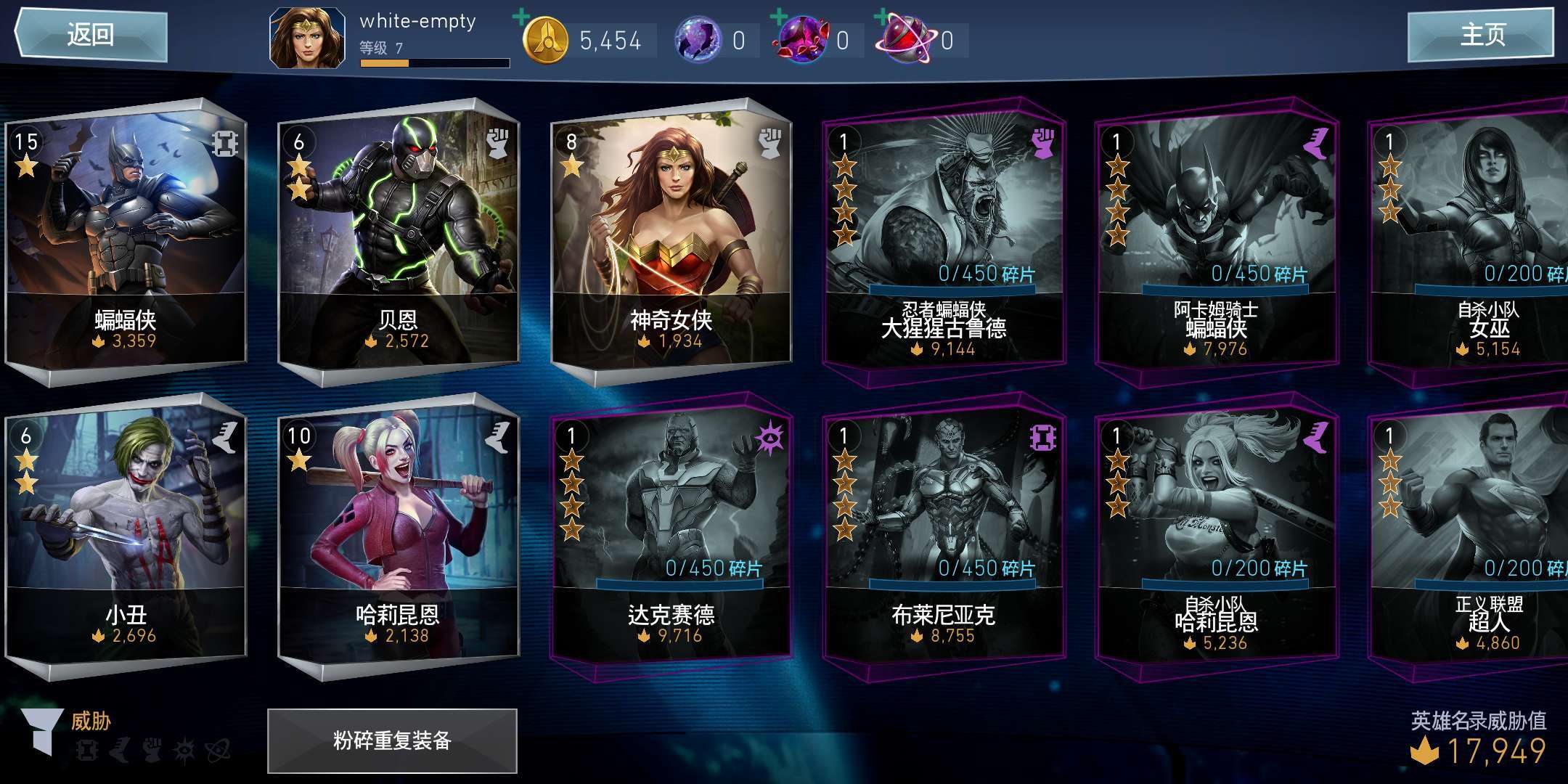Top up the red planet currency
Viewport: 1568px width, 784px height.
[x=883, y=17]
